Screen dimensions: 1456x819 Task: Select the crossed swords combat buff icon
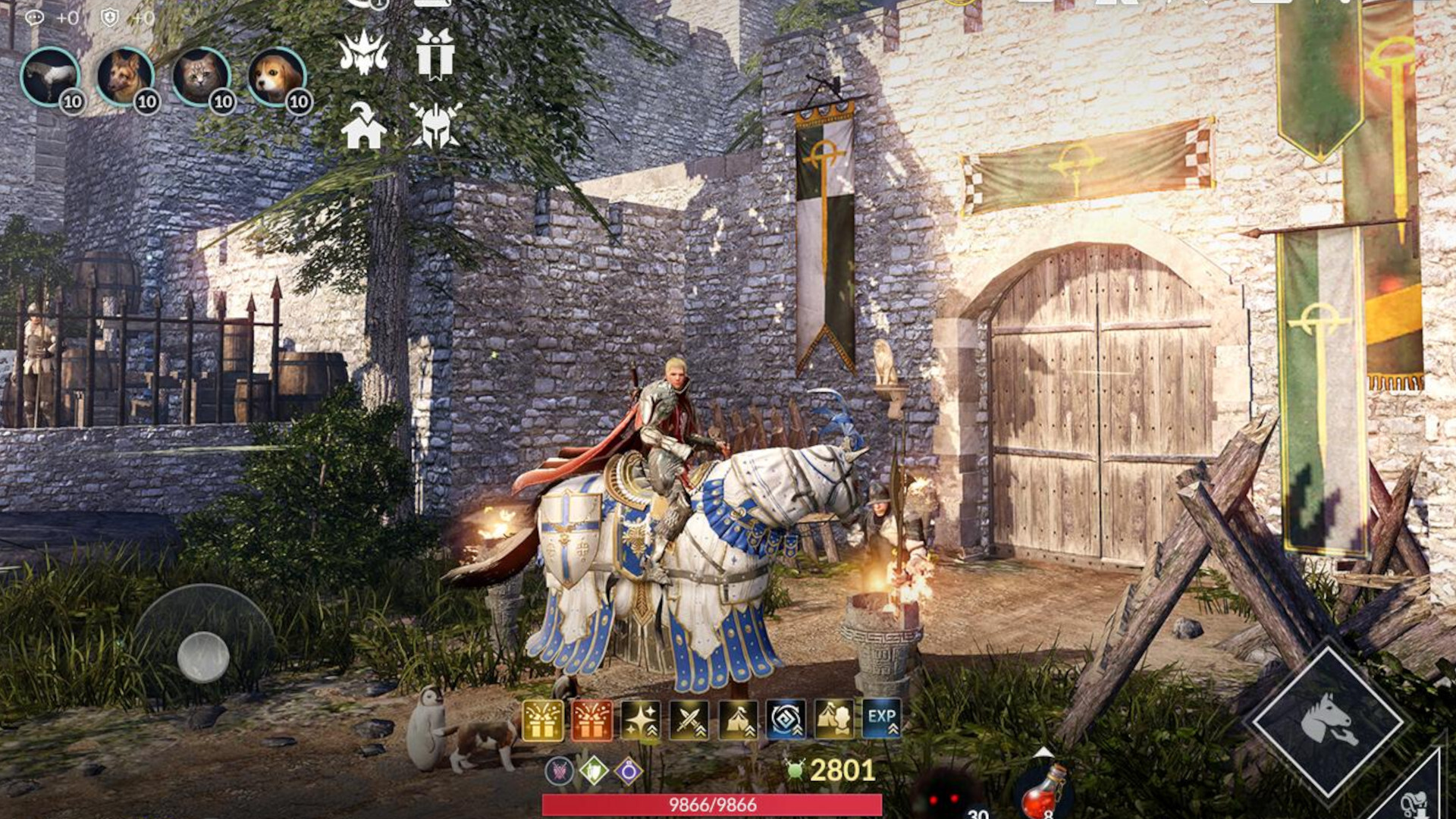[x=690, y=719]
